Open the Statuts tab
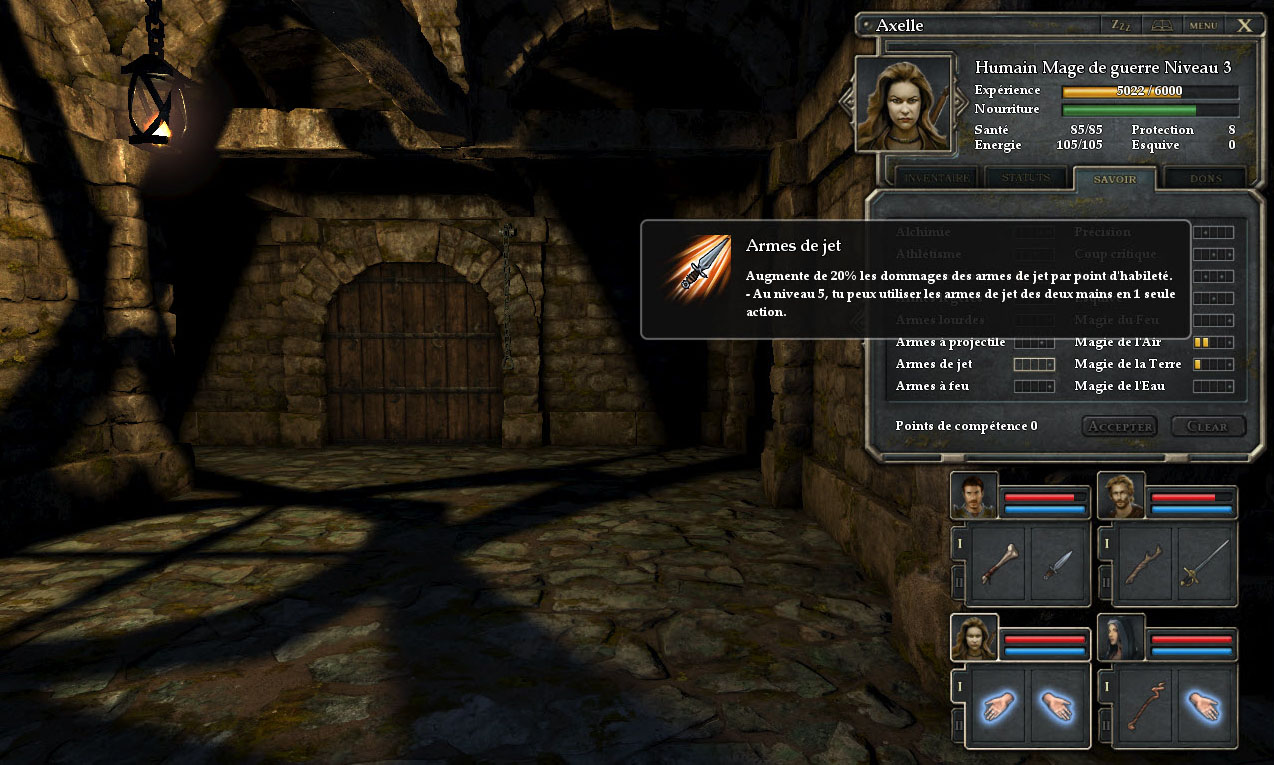Viewport: 1274px width, 765px height. [x=1026, y=178]
